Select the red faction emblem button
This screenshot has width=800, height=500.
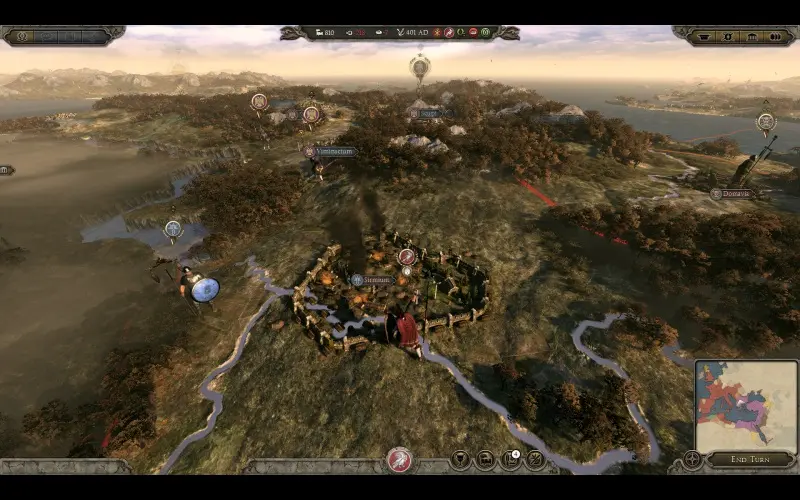click(x=399, y=460)
